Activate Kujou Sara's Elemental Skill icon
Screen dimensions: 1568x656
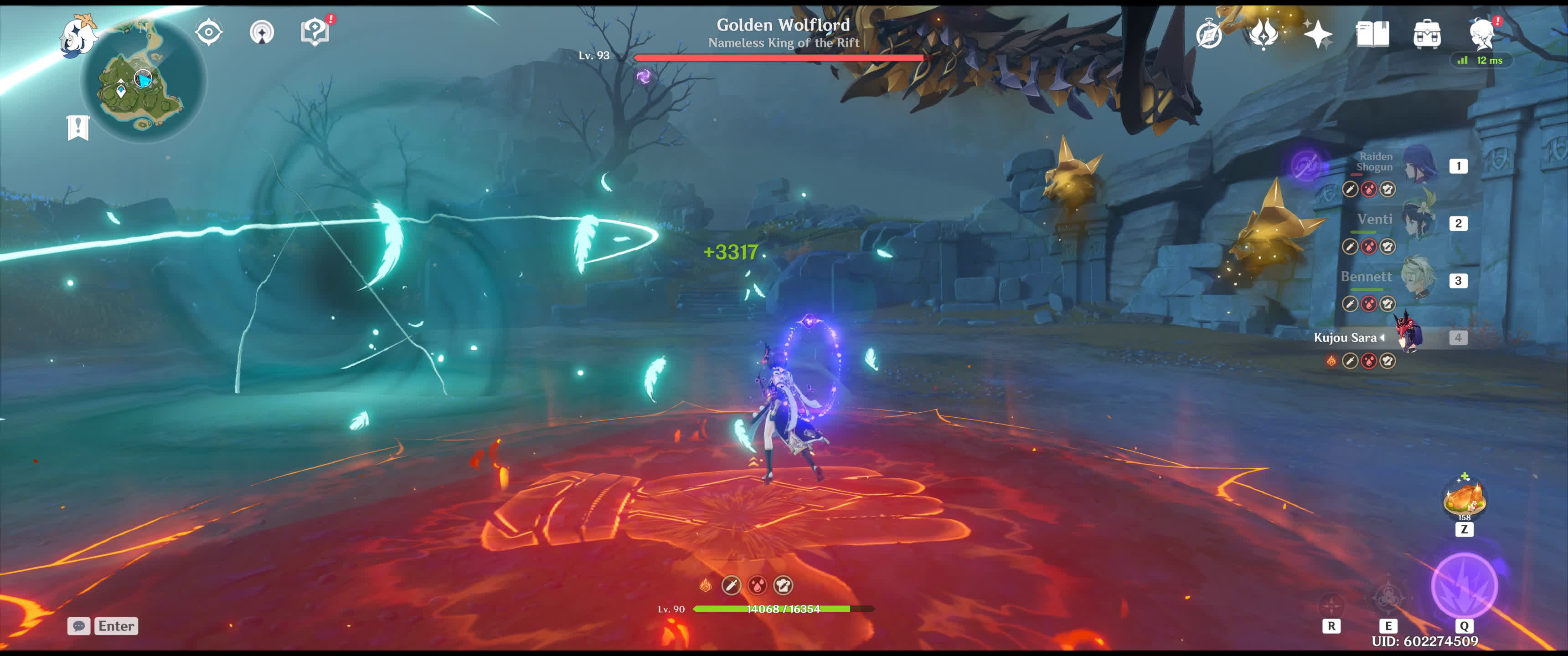[1388, 598]
